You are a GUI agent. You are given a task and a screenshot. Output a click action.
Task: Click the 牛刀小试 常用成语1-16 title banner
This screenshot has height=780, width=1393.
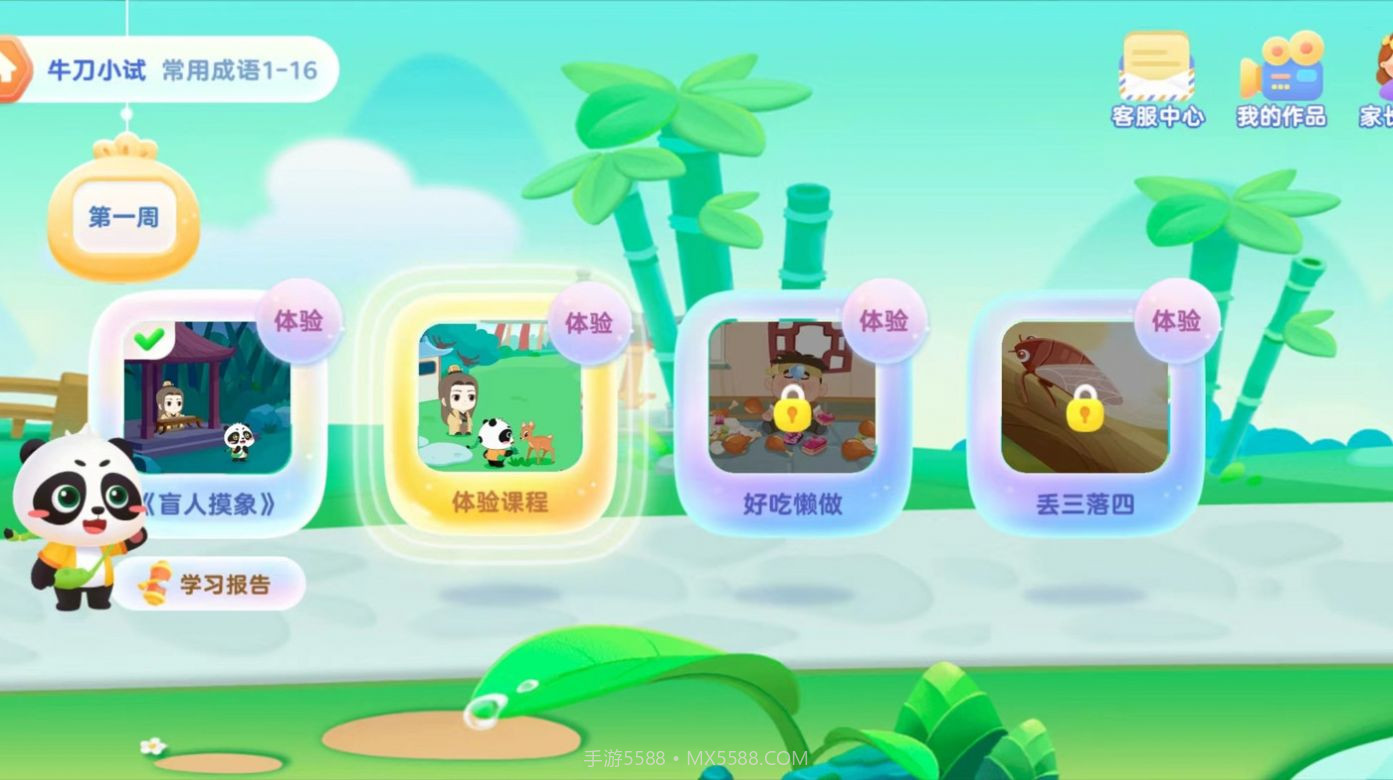180,68
